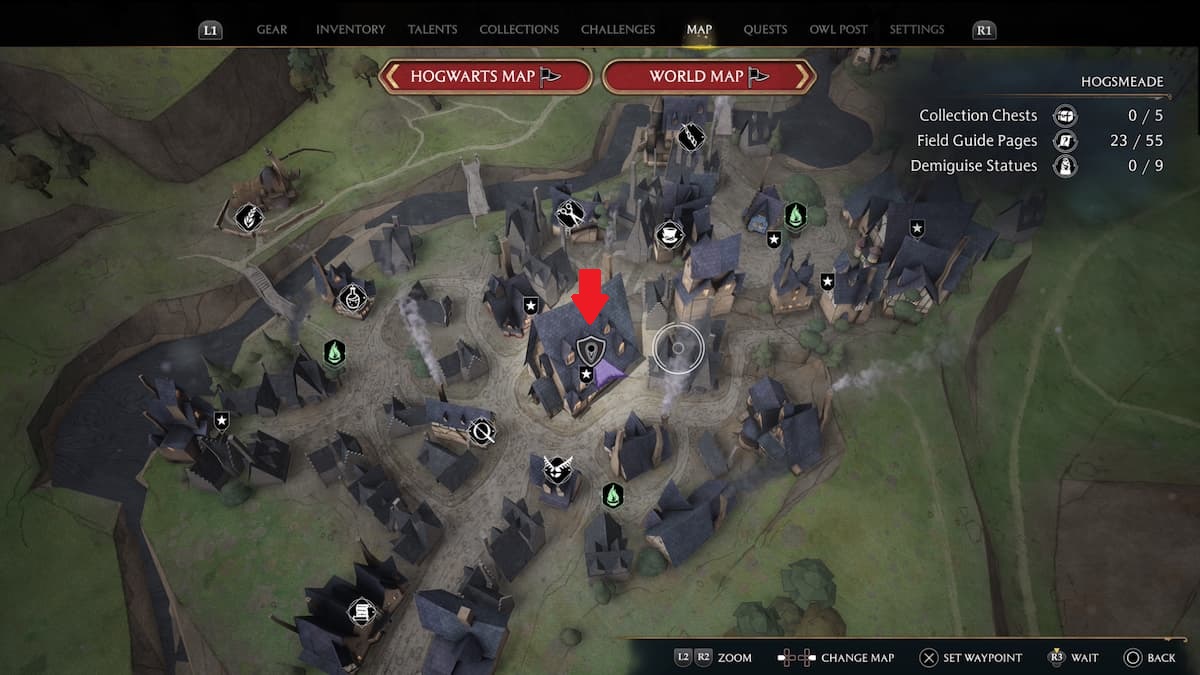Select the magnifying glass shop marker
This screenshot has height=675, width=1200.
[483, 432]
